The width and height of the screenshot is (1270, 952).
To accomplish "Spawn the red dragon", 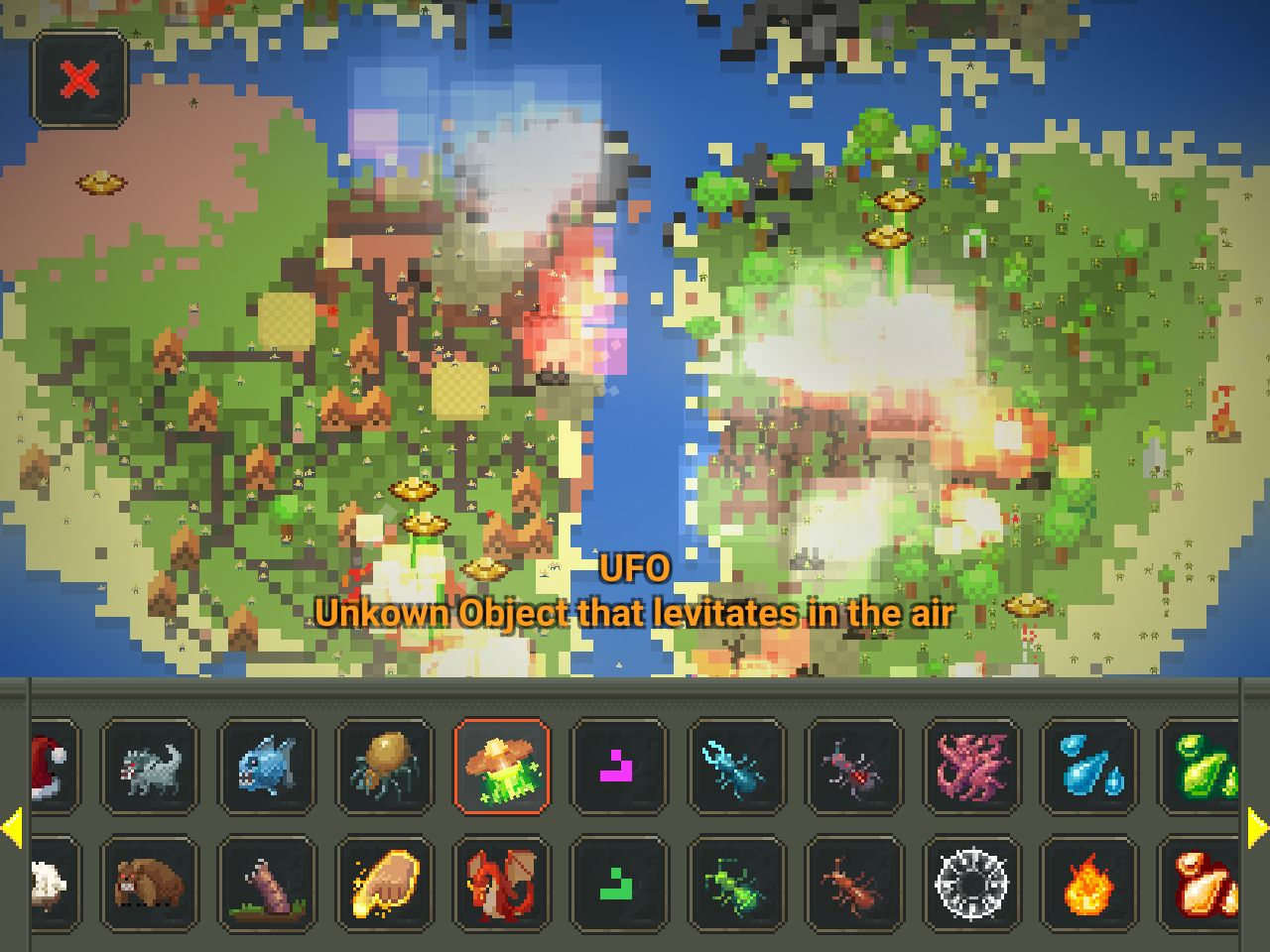I will 503,886.
